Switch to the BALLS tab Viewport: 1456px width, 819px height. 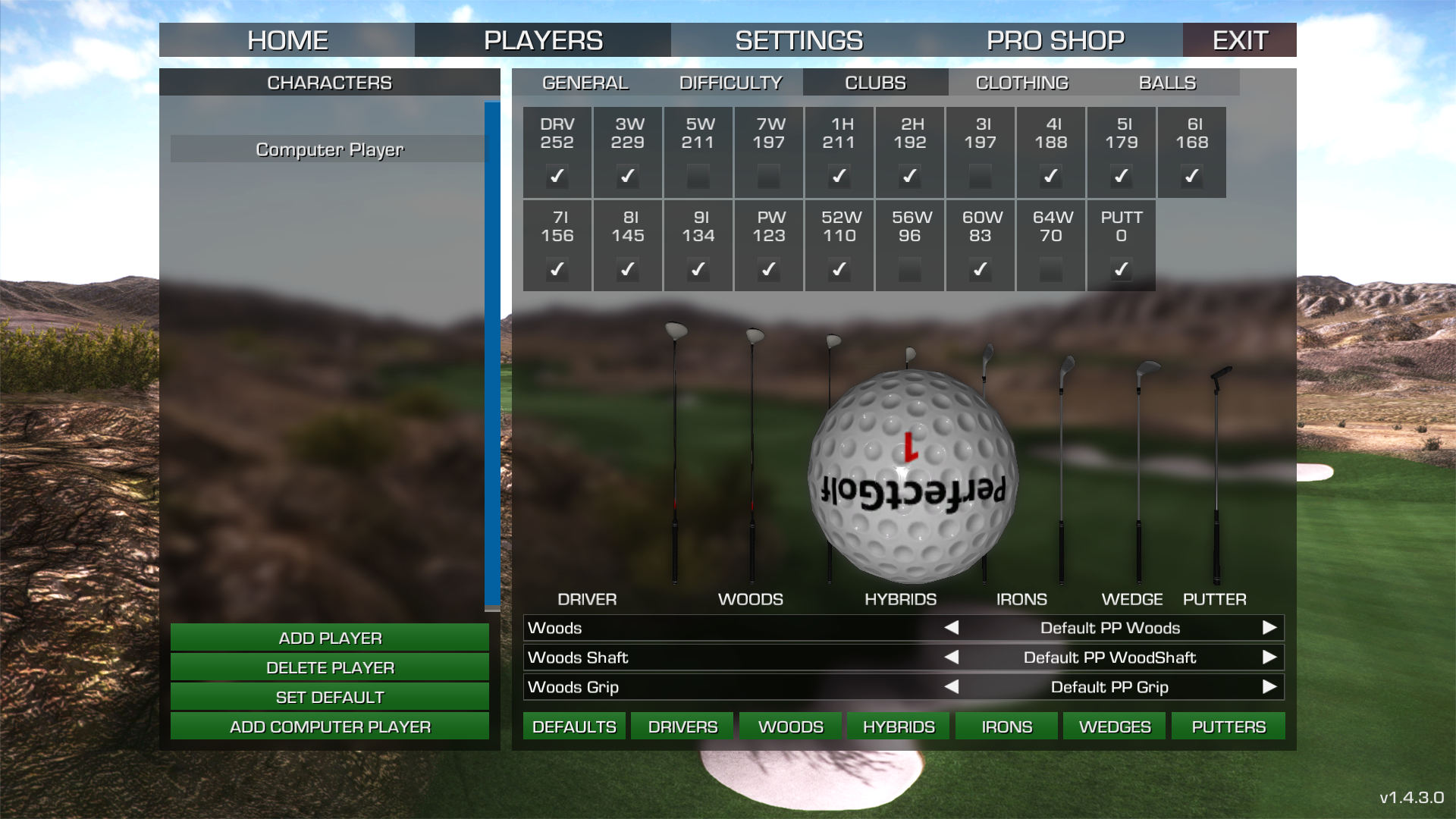pos(1167,83)
